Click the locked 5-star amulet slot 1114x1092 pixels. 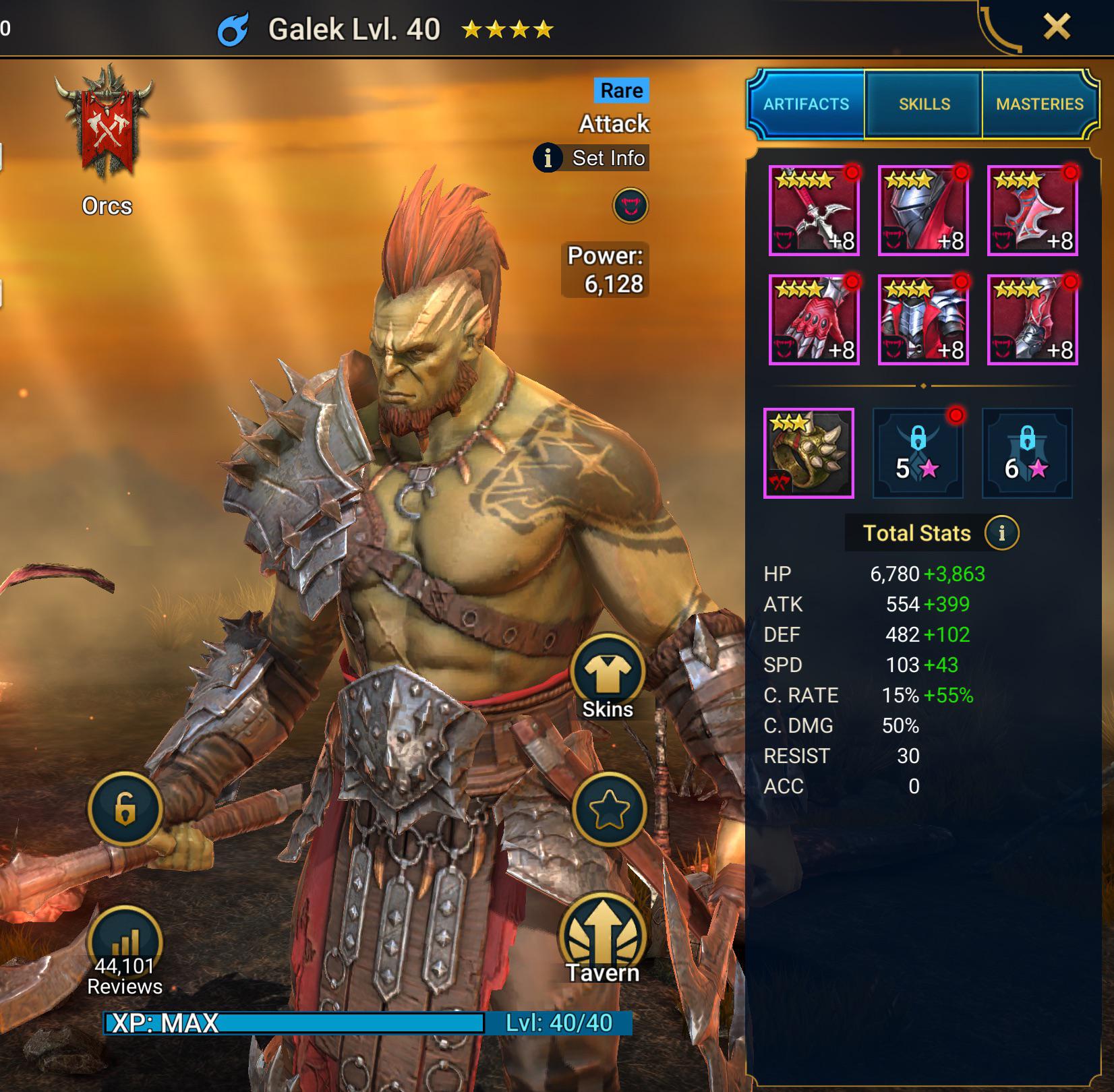coord(918,453)
